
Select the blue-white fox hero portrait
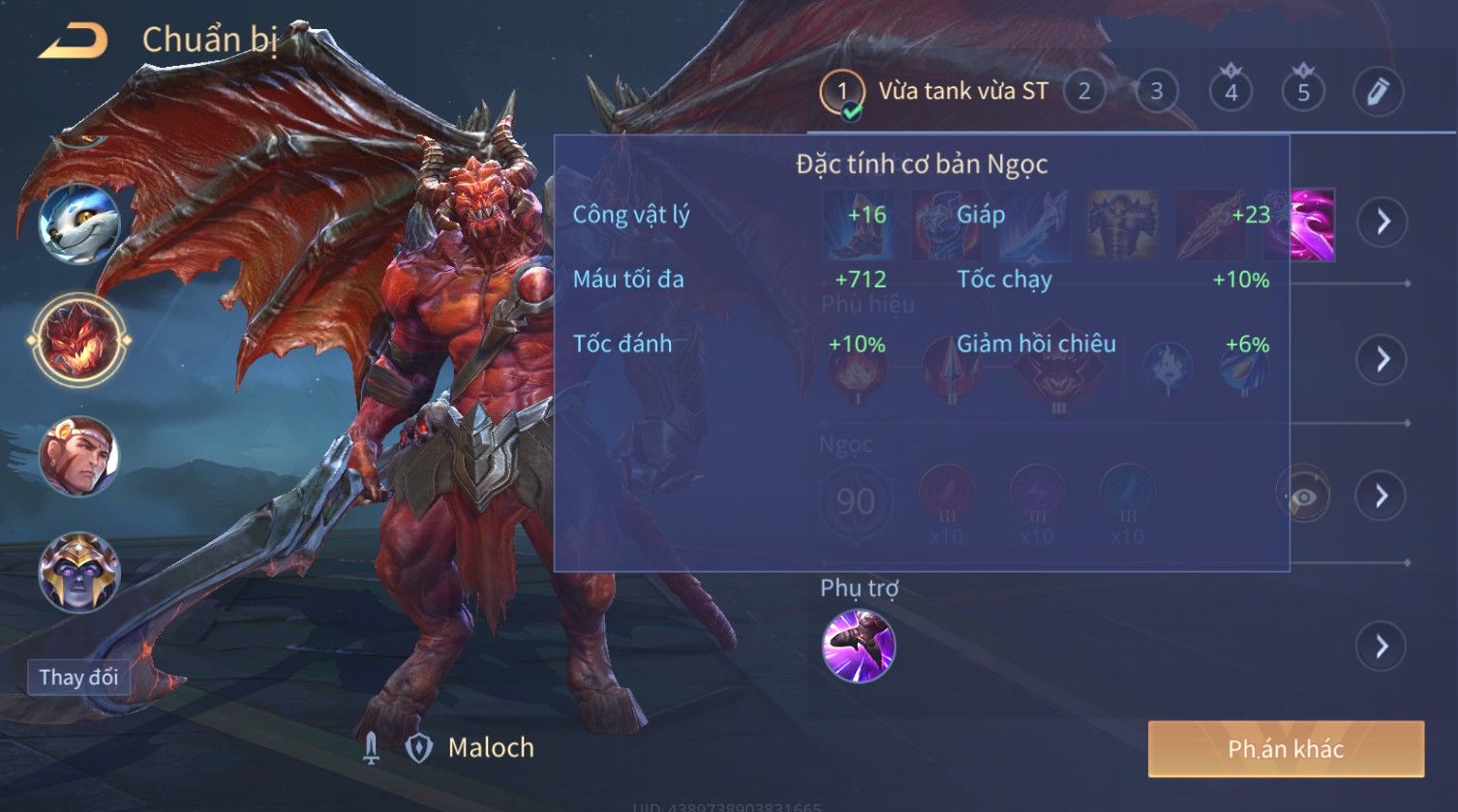78,223
